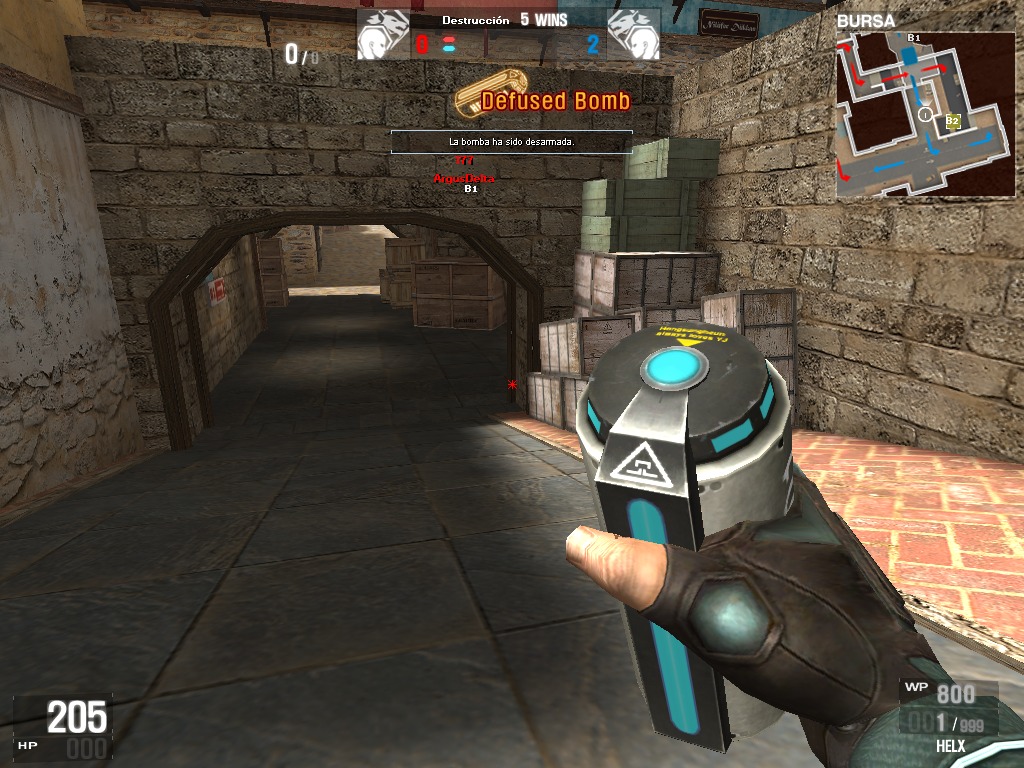Click the red team emblem on the scoreboard
The width and height of the screenshot is (1024, 768).
(383, 35)
